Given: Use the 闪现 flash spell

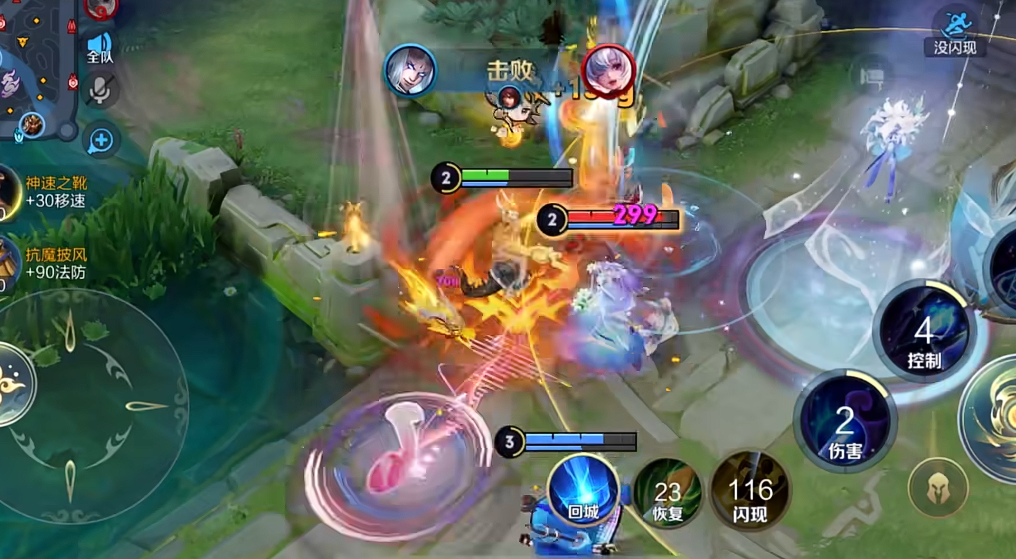Looking at the screenshot, I should [750, 492].
